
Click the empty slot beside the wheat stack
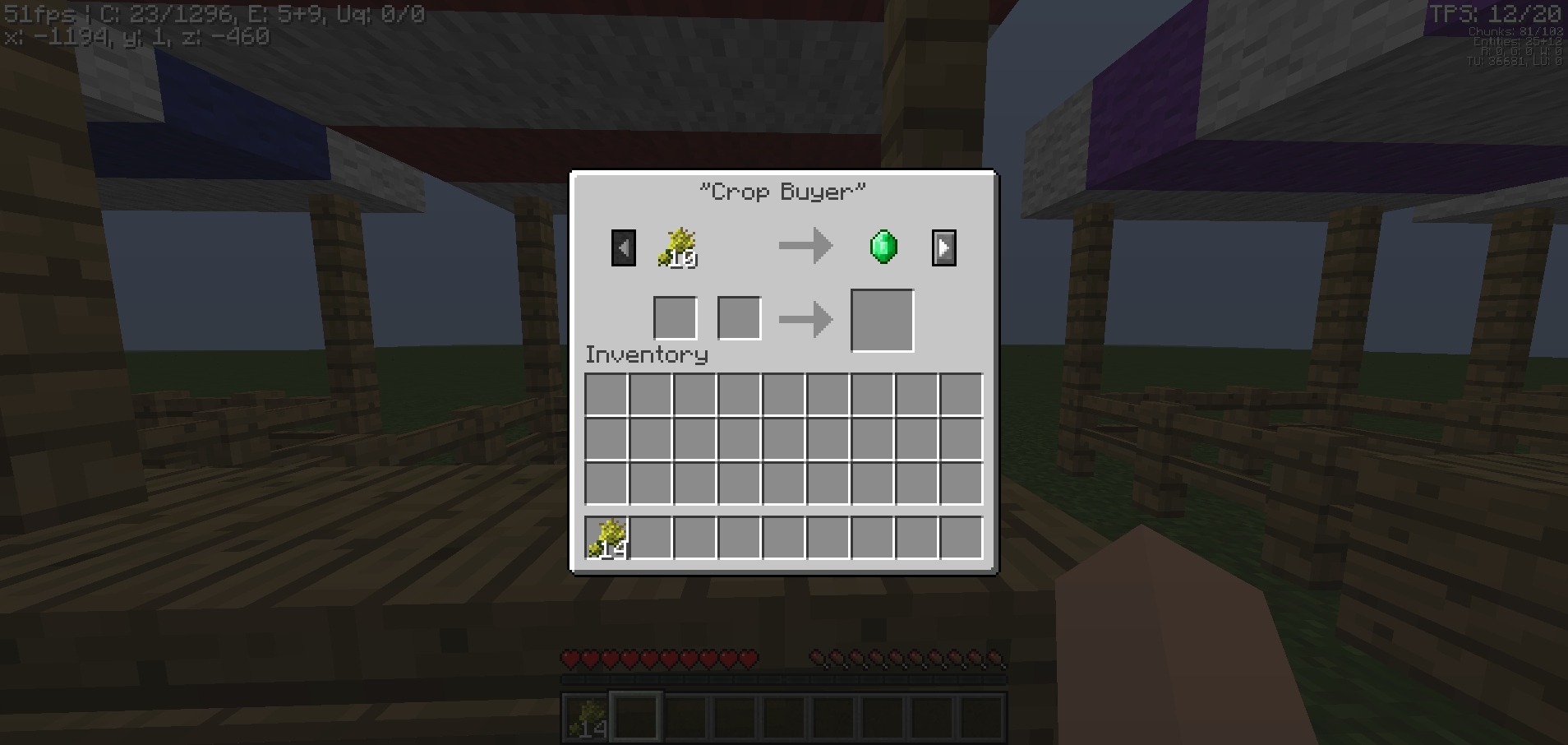(x=653, y=537)
